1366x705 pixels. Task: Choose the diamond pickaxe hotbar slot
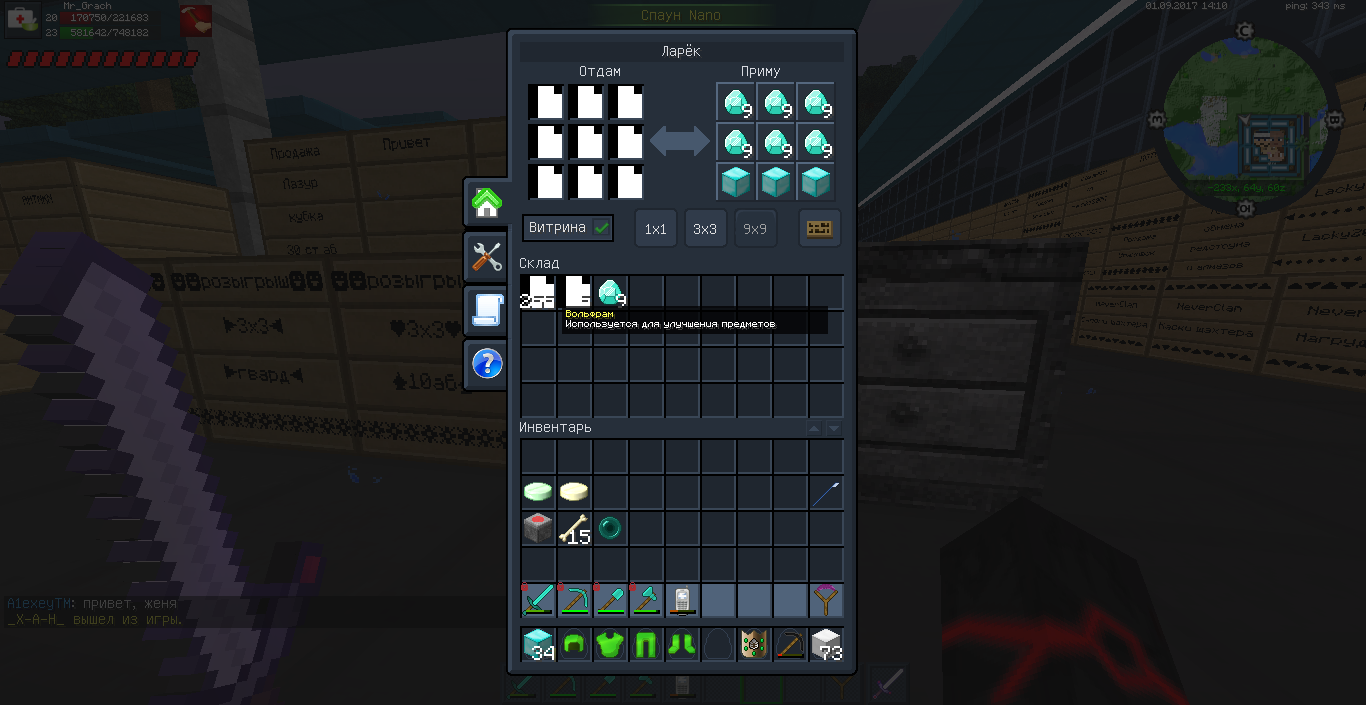[x=574, y=601]
